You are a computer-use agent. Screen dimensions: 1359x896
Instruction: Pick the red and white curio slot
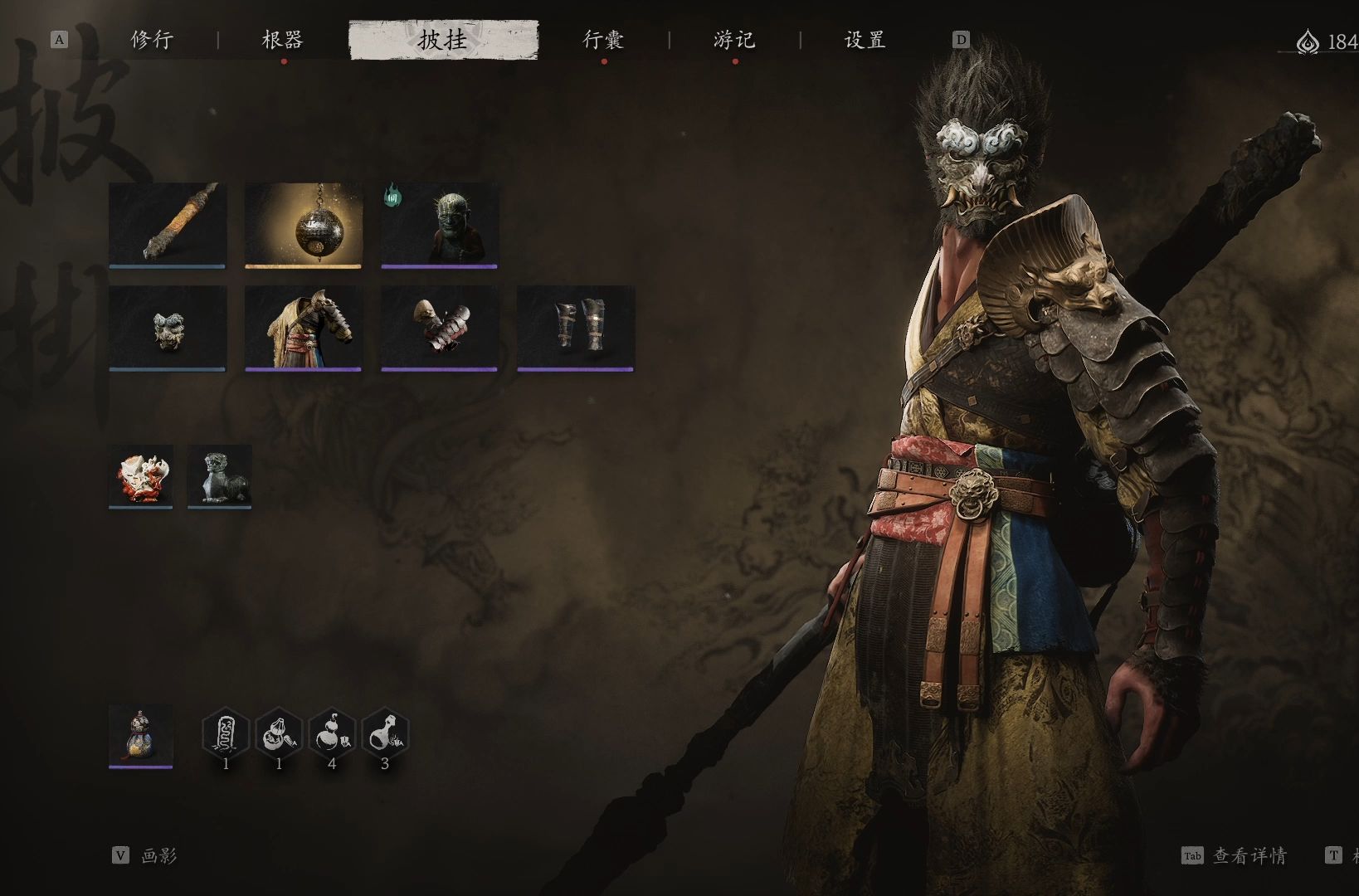[141, 476]
